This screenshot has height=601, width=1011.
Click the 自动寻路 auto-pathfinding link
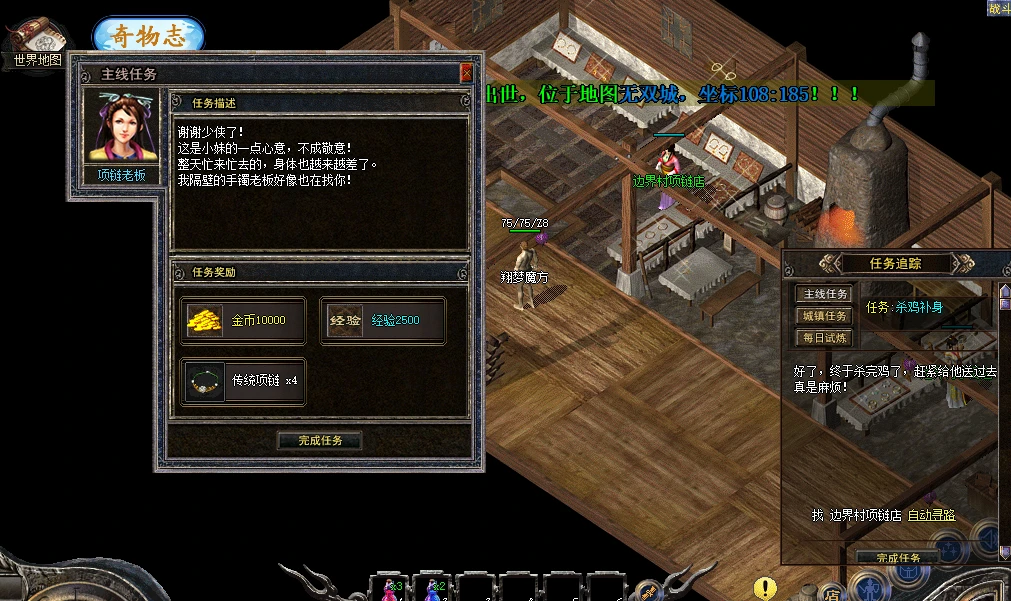tap(931, 515)
